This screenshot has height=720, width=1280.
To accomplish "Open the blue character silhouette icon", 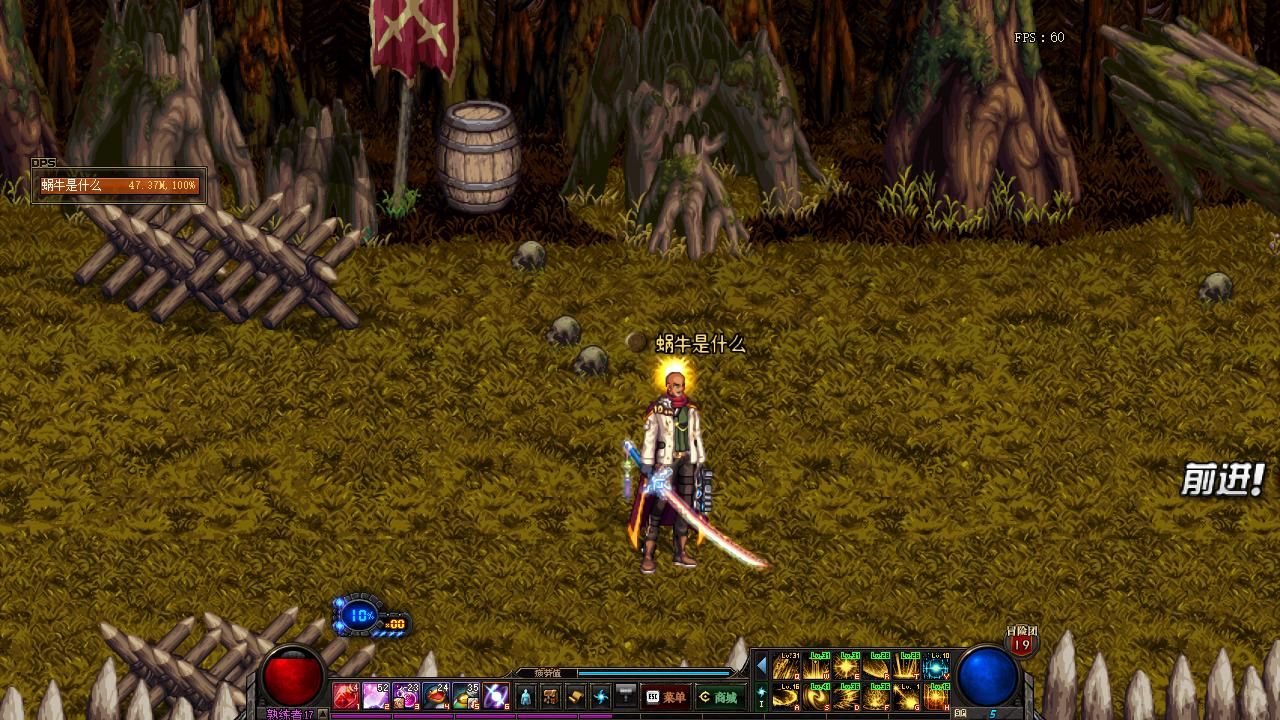I will [526, 697].
